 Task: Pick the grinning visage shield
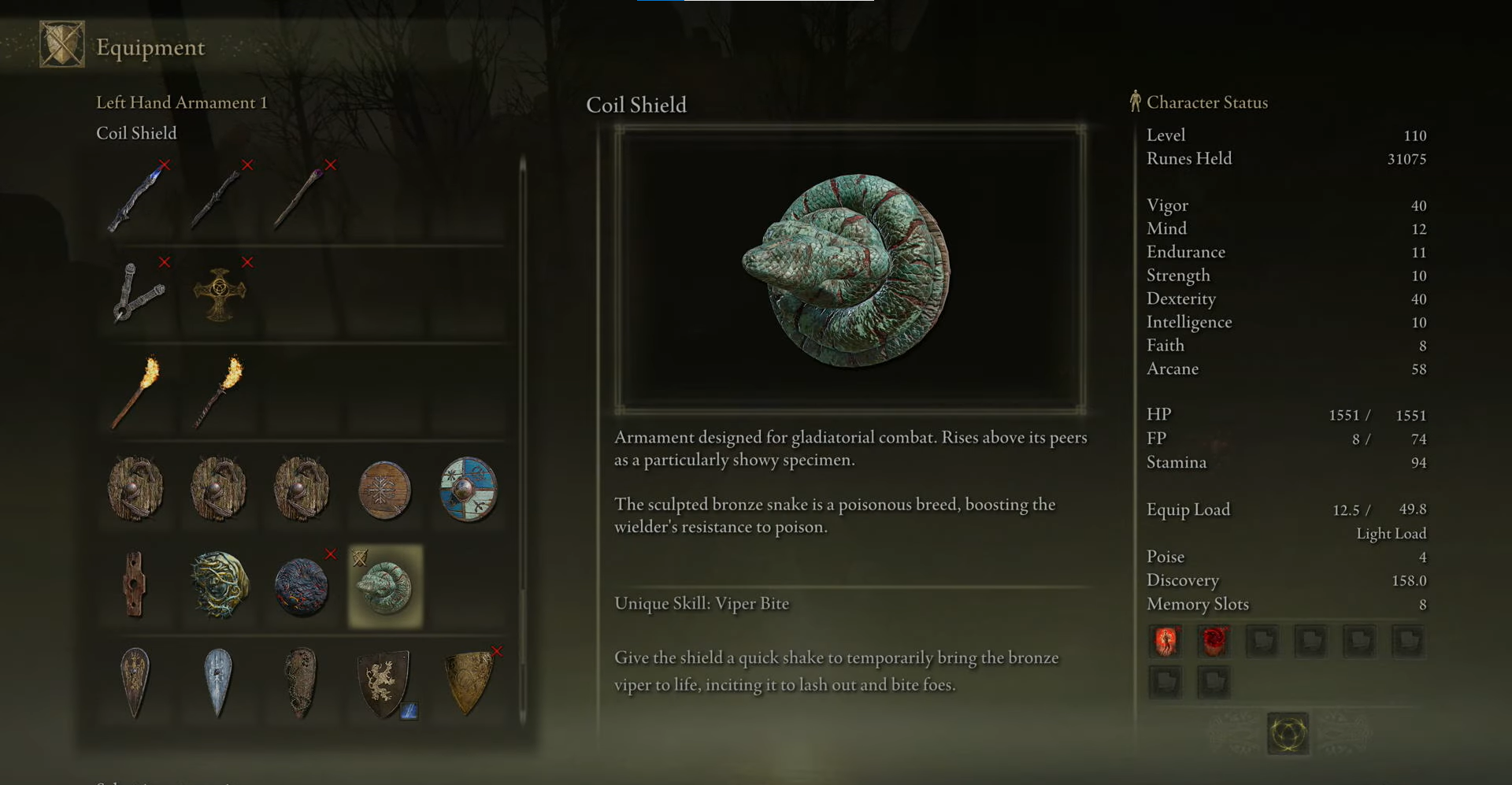218,587
